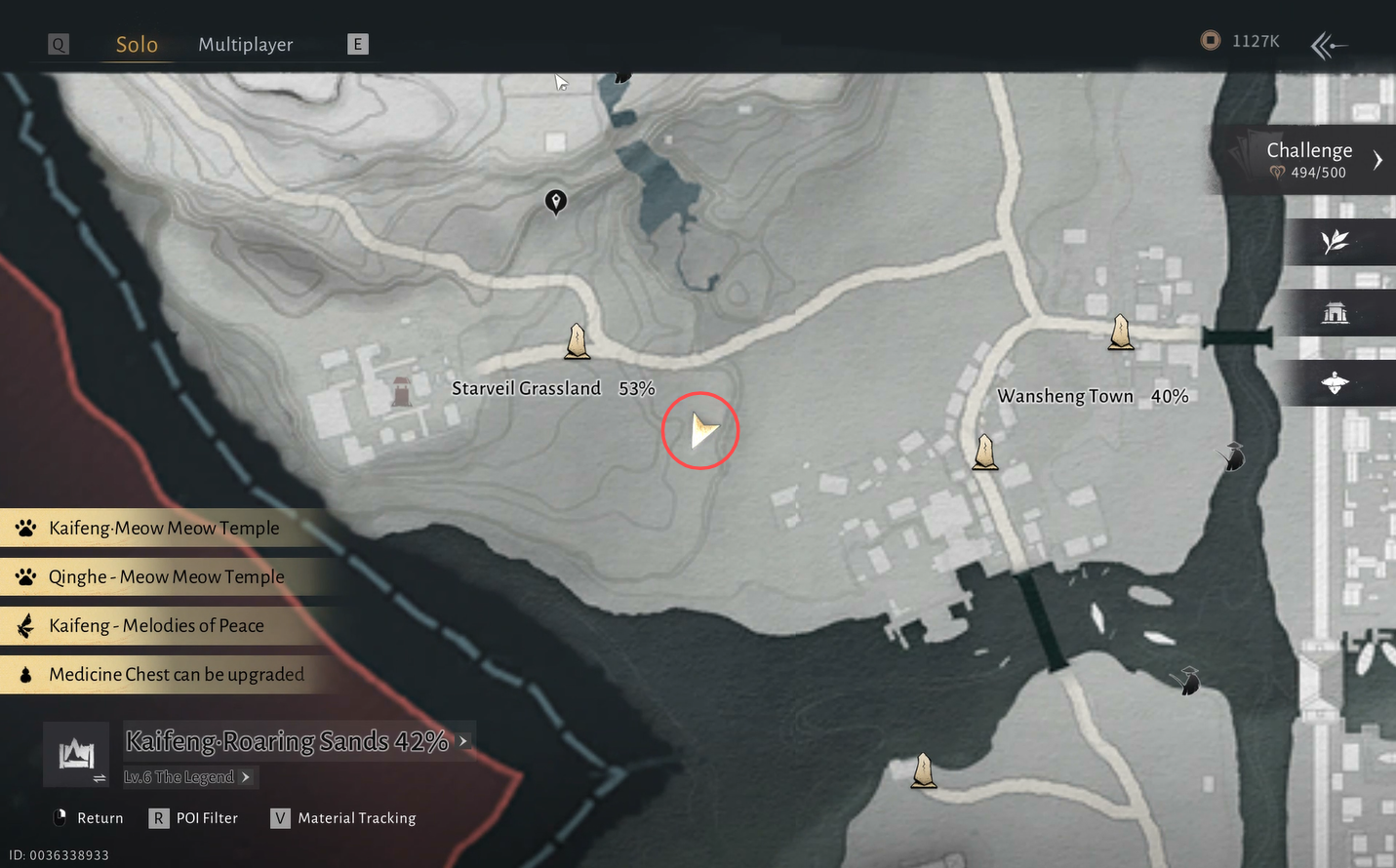Open the POI Filter
The height and width of the screenshot is (868, 1396).
(x=194, y=818)
